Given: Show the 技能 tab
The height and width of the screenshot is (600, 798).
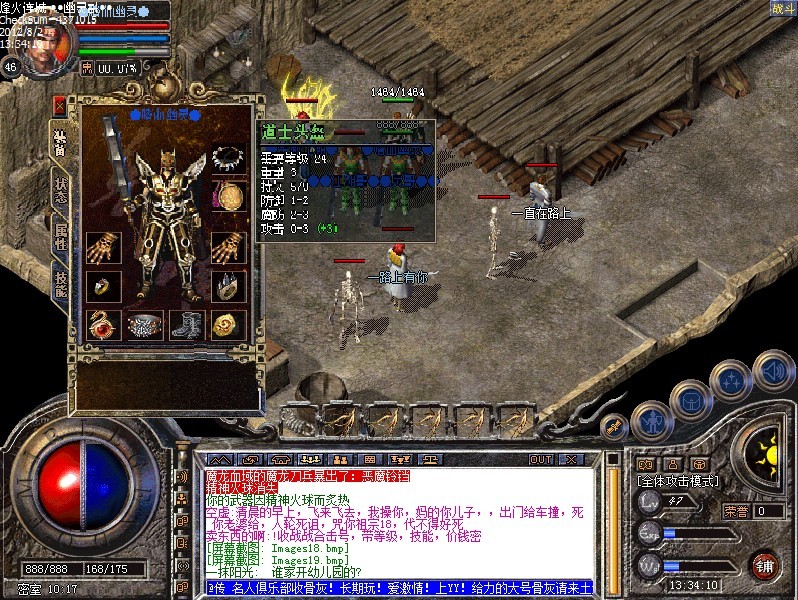Looking at the screenshot, I should 61,282.
